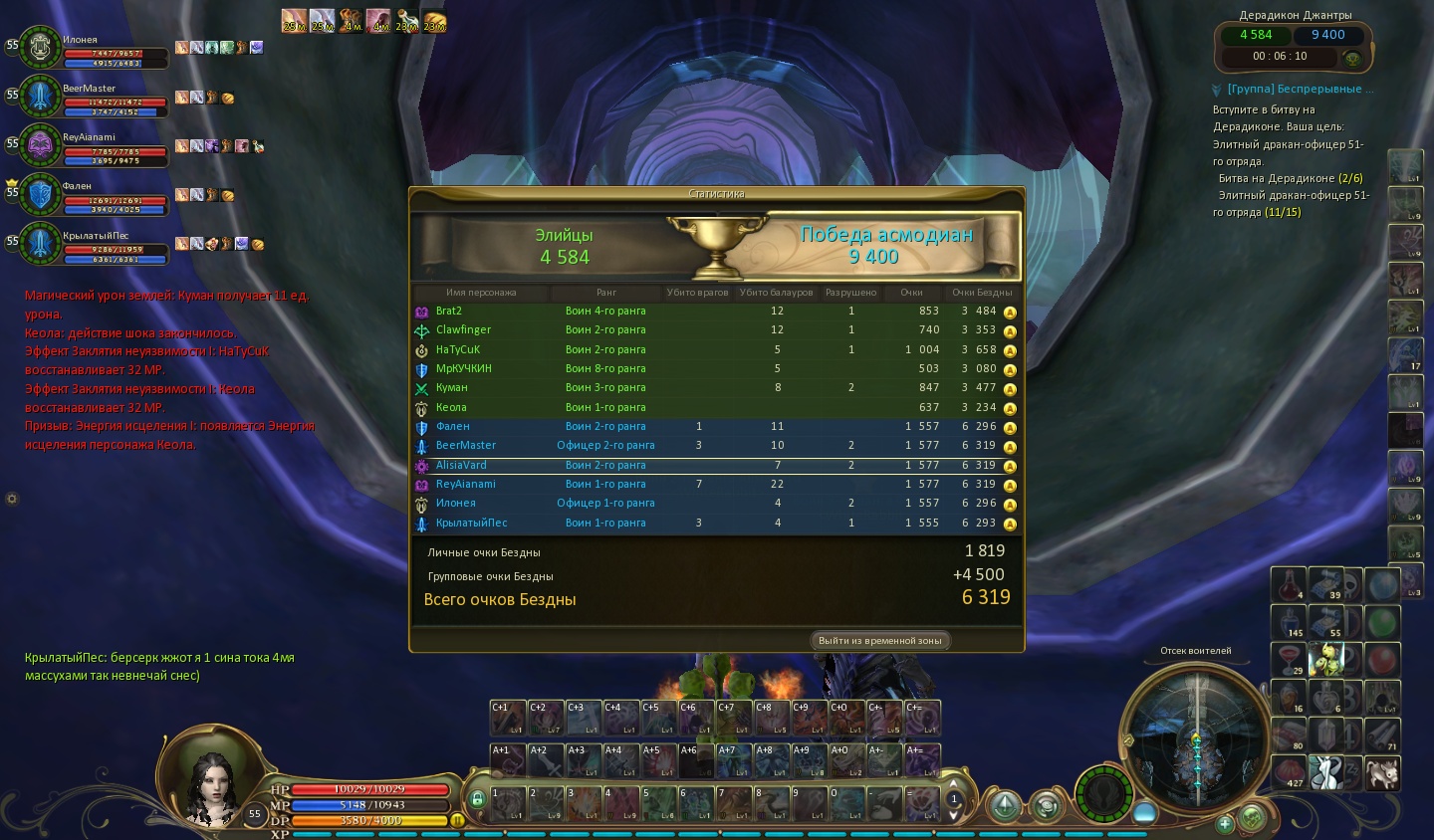
Task: Activate the hotbar skill in slot C+1
Action: tap(508, 718)
